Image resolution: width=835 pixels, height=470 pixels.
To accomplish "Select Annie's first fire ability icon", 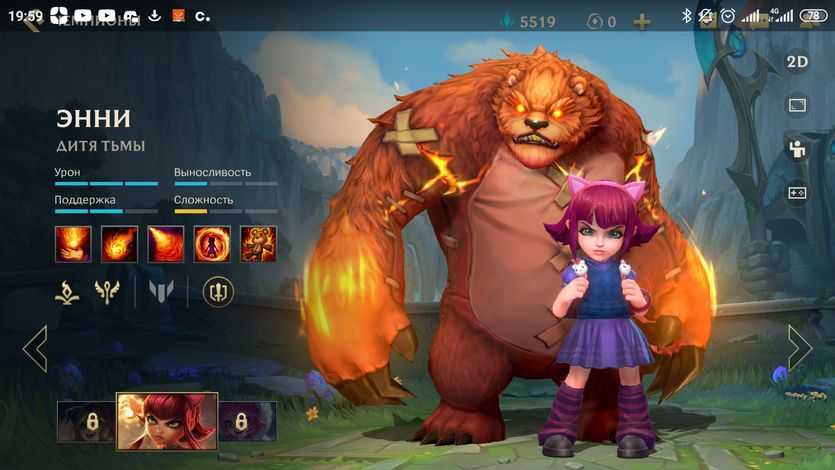I will coord(73,244).
